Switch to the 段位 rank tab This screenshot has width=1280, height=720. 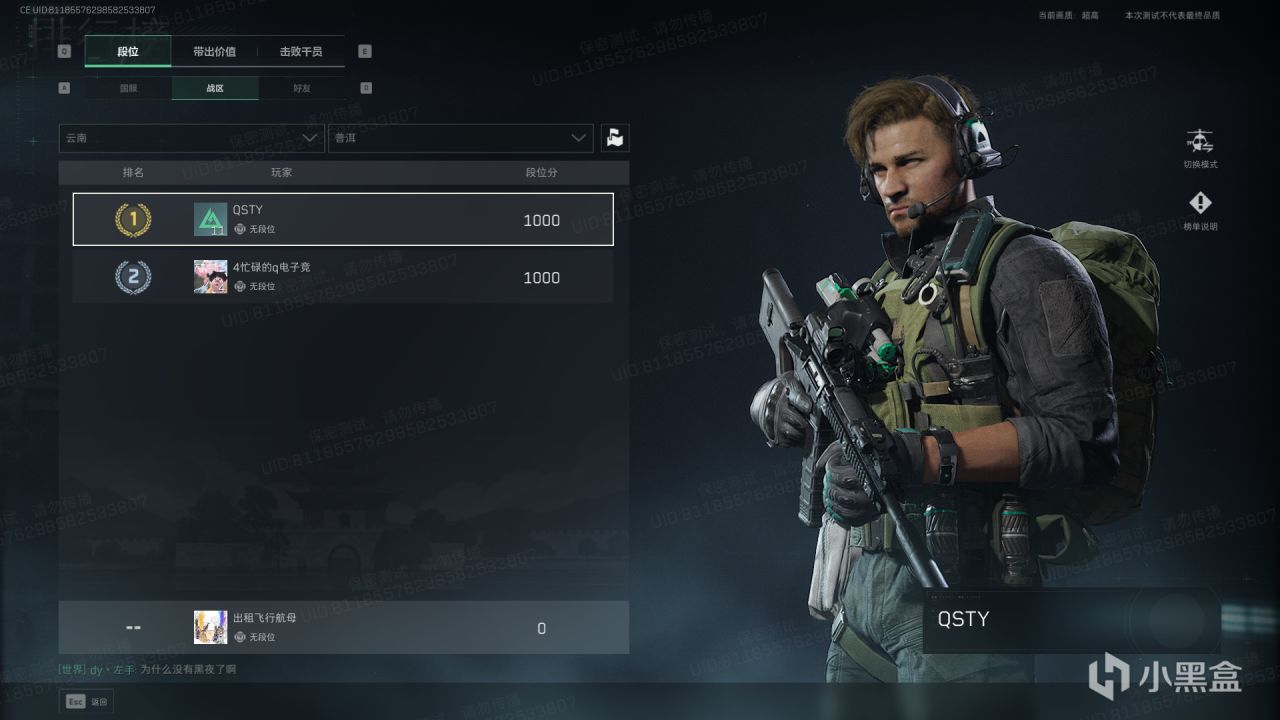[x=128, y=52]
